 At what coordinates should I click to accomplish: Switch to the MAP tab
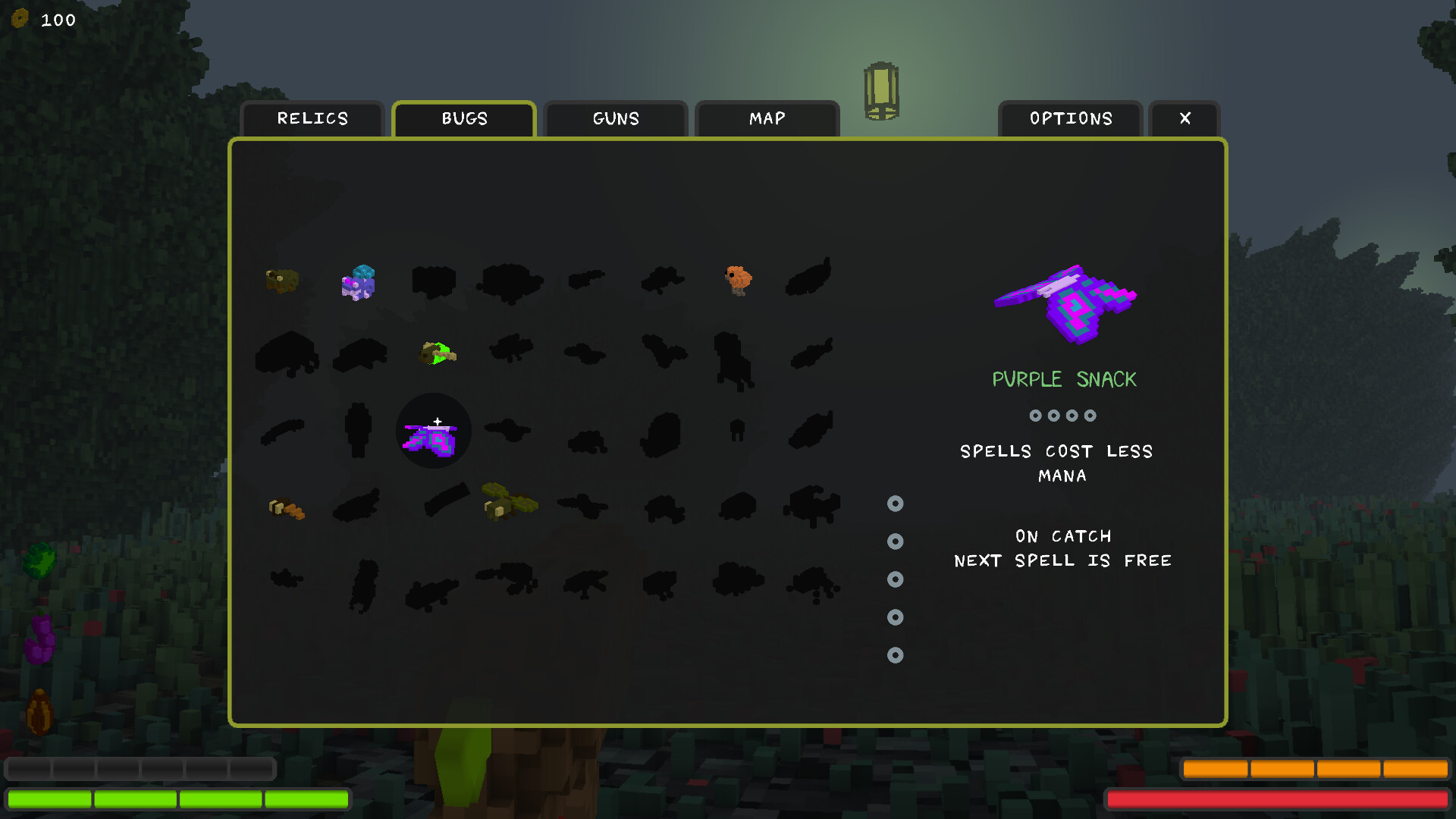766,118
